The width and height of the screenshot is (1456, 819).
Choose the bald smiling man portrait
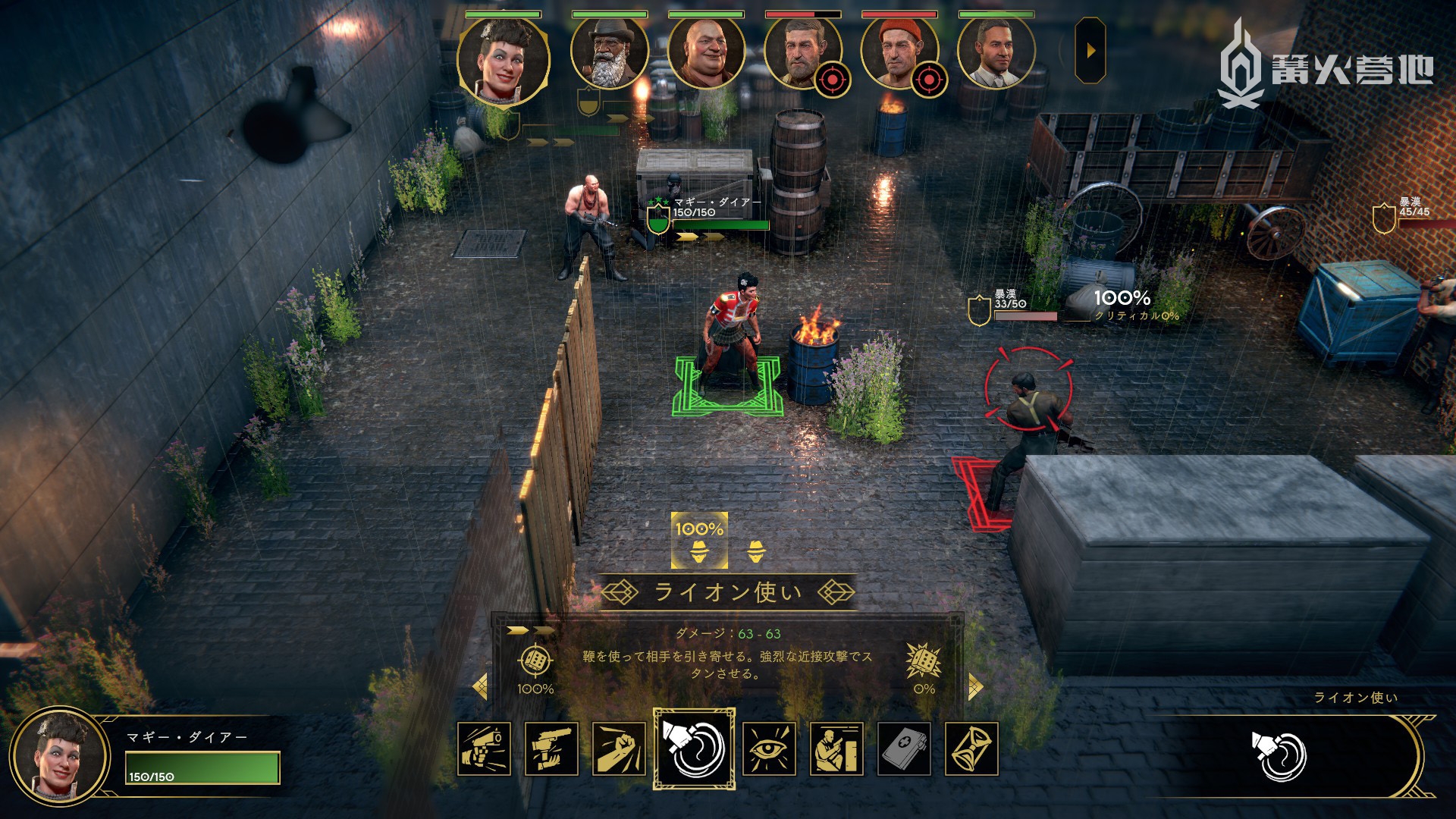pos(706,53)
